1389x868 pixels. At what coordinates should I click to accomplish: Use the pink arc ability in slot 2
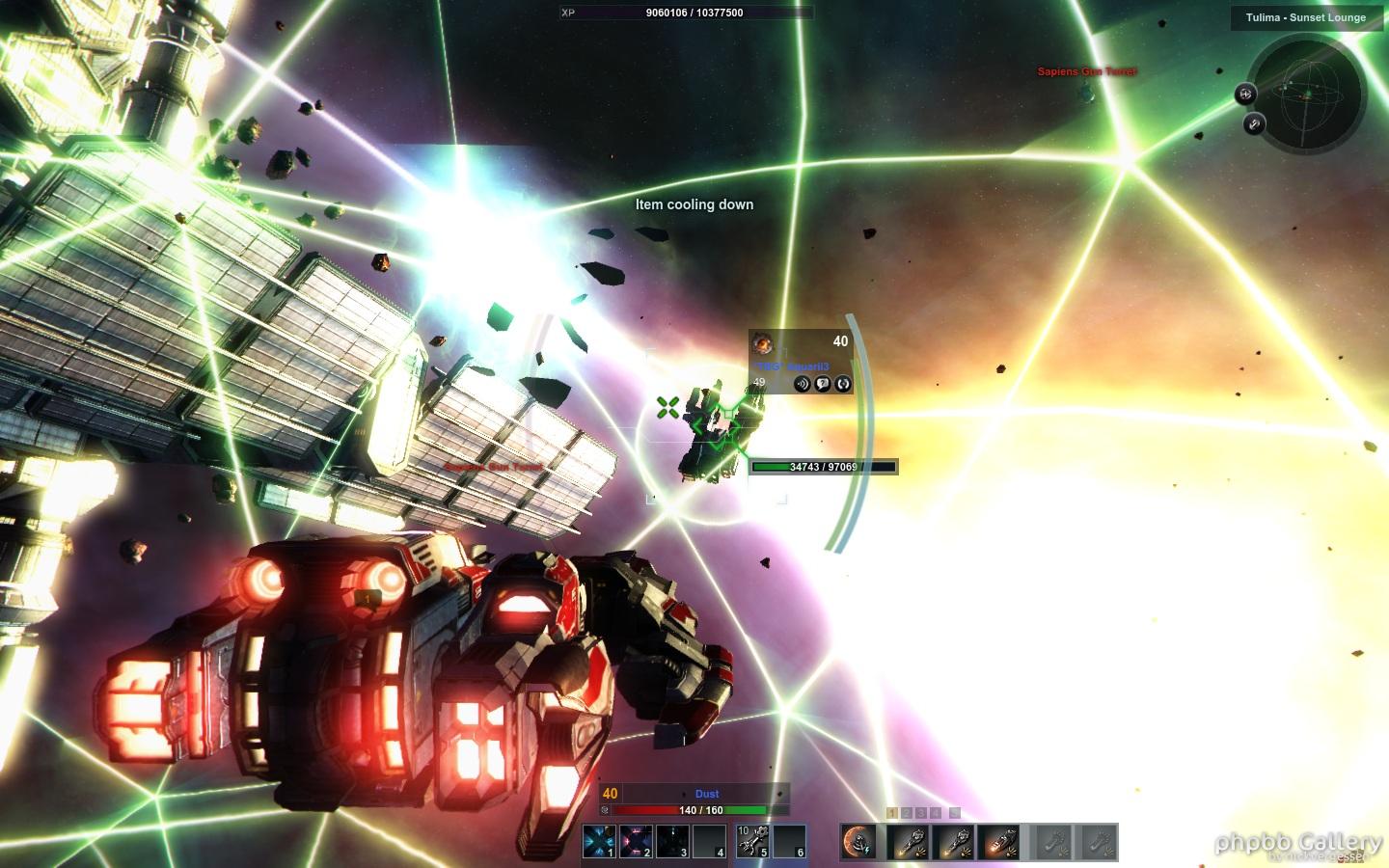coord(636,841)
